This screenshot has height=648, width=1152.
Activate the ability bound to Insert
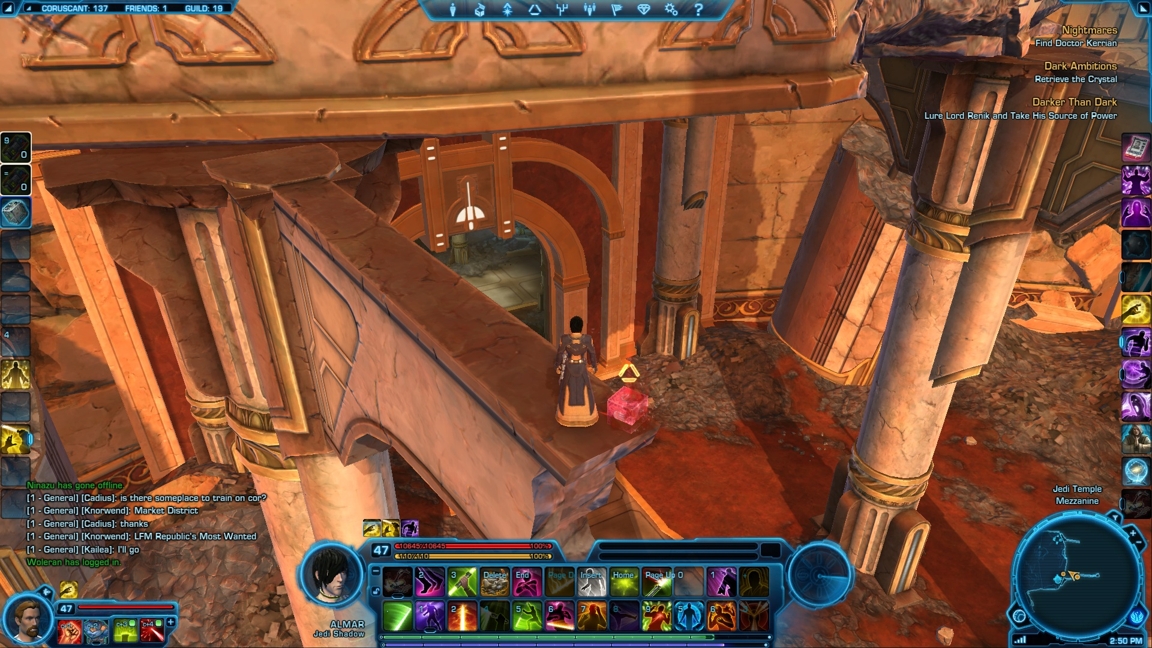click(x=592, y=582)
